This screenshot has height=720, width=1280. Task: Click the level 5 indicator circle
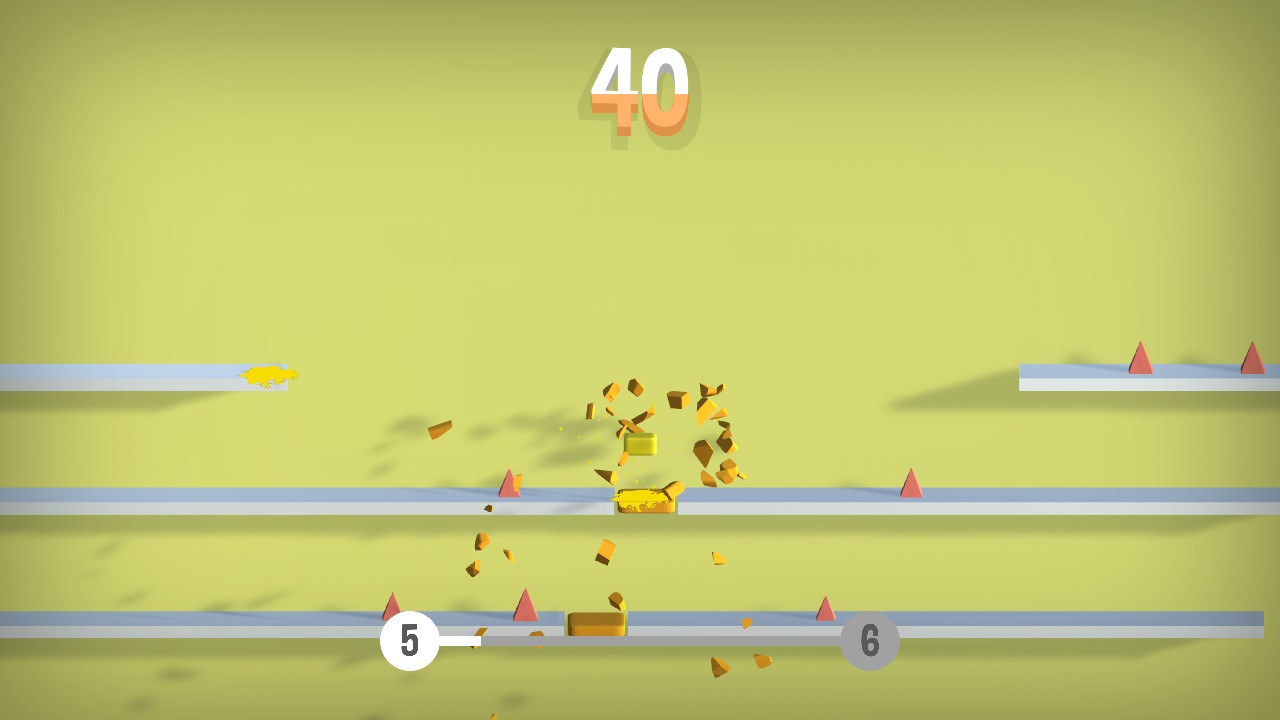pos(411,640)
